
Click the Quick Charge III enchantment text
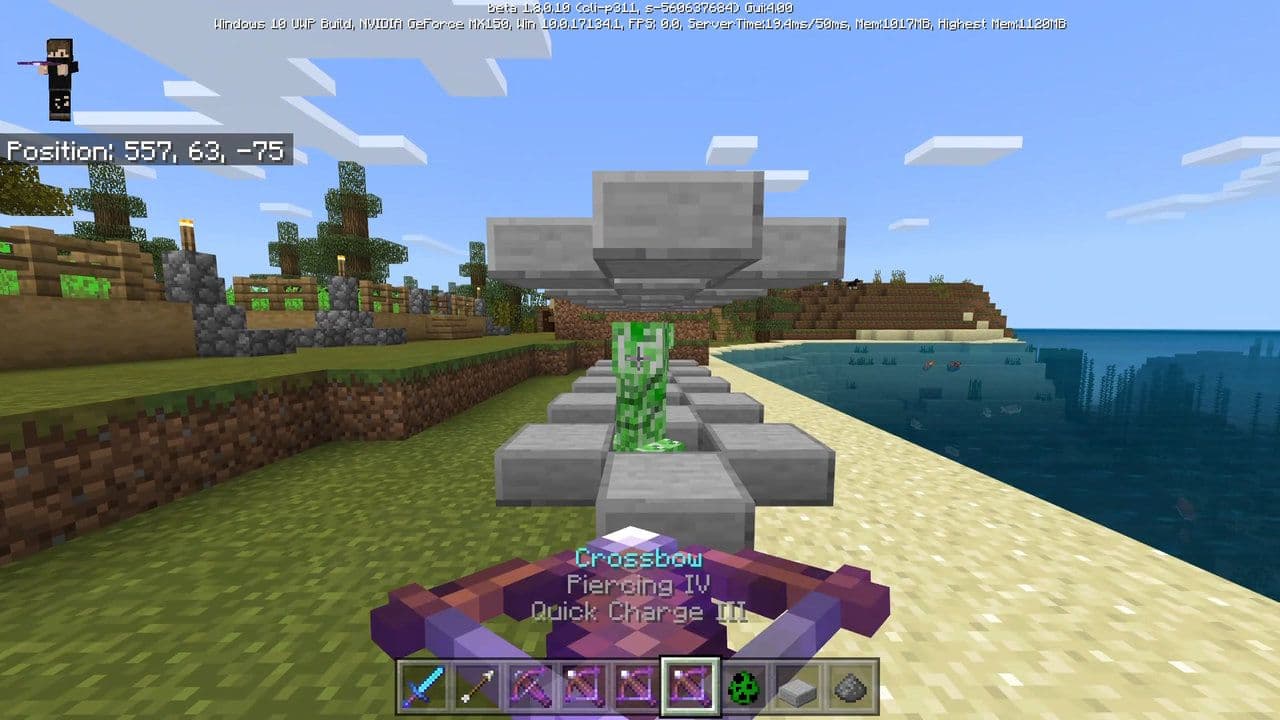(x=639, y=611)
